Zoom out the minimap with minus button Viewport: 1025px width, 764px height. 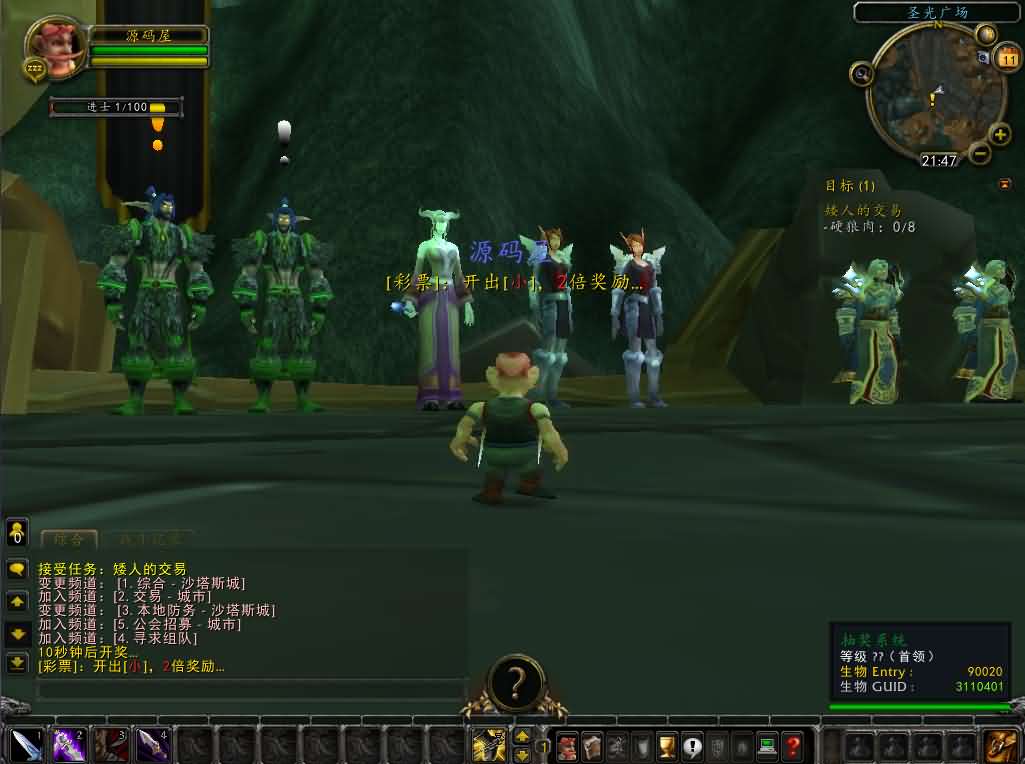[x=980, y=153]
